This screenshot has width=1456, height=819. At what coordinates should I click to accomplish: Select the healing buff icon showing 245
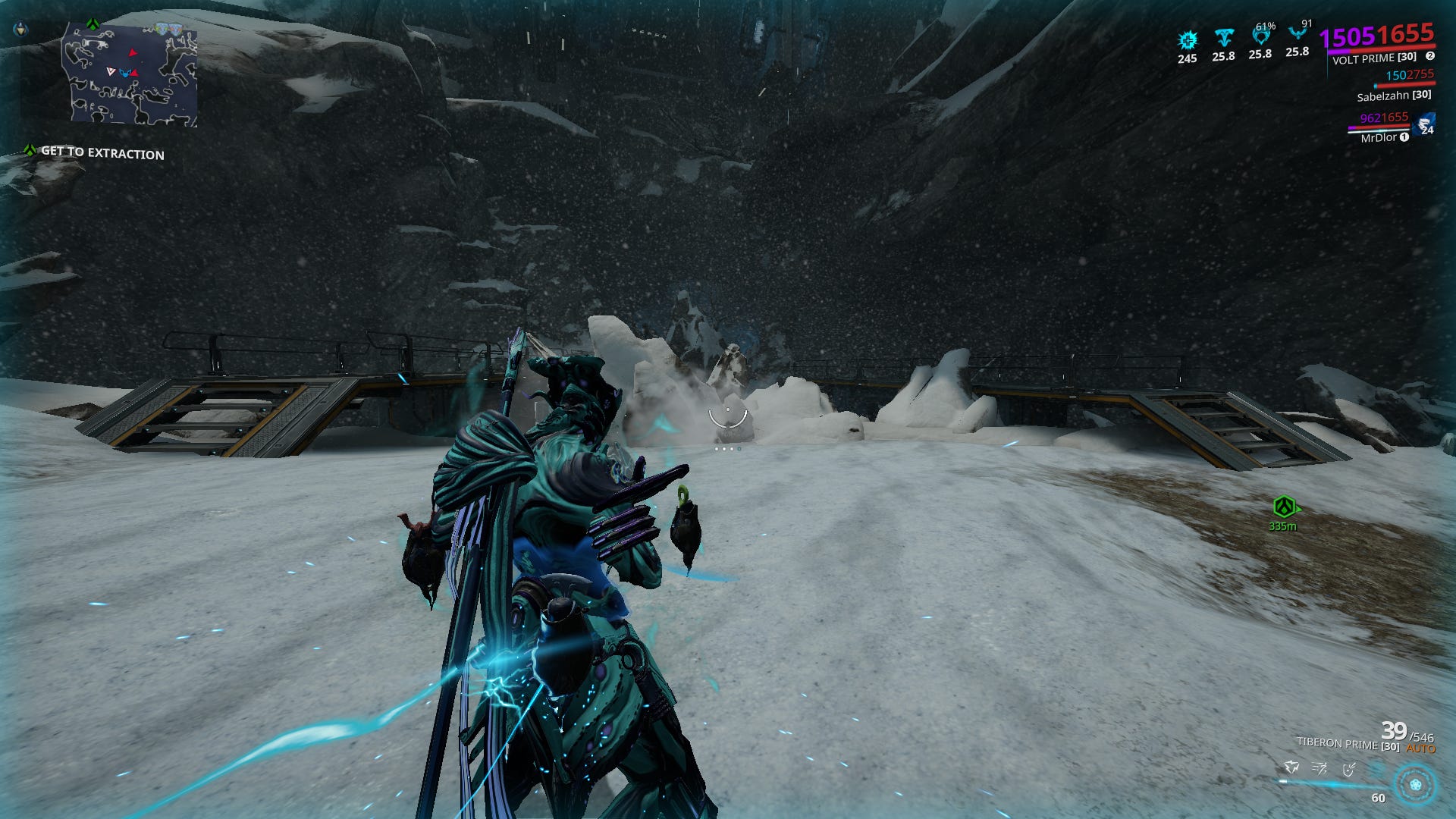(x=1188, y=40)
